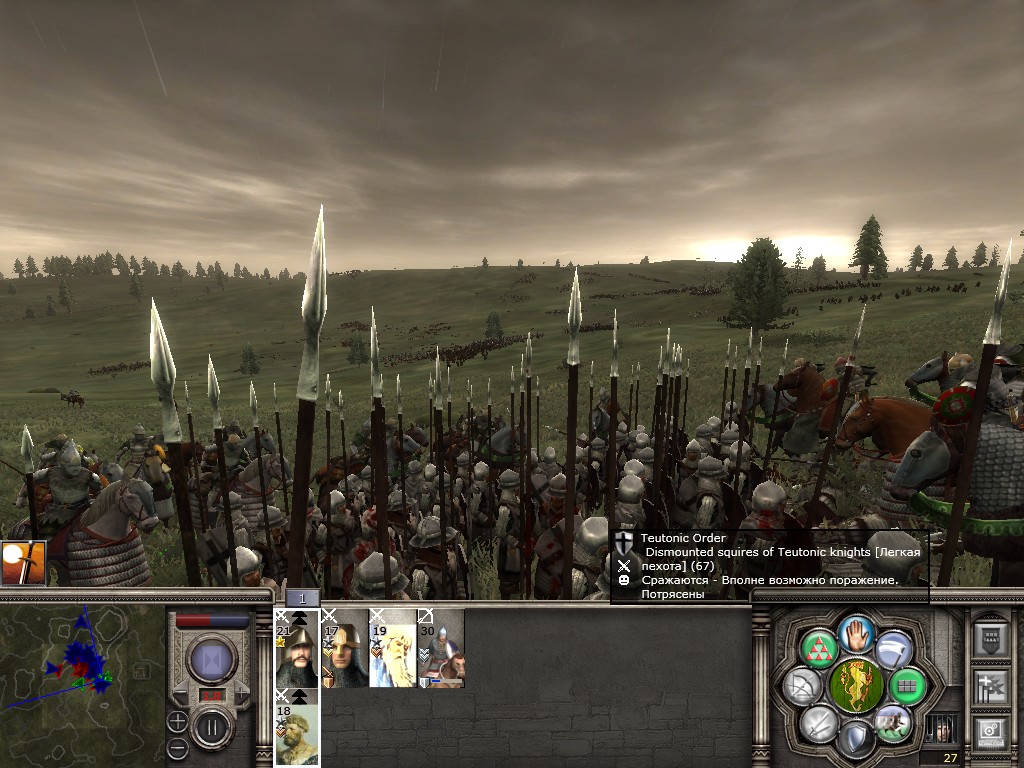
Task: Activate the red triangle wedge formation button
Action: pos(818,648)
